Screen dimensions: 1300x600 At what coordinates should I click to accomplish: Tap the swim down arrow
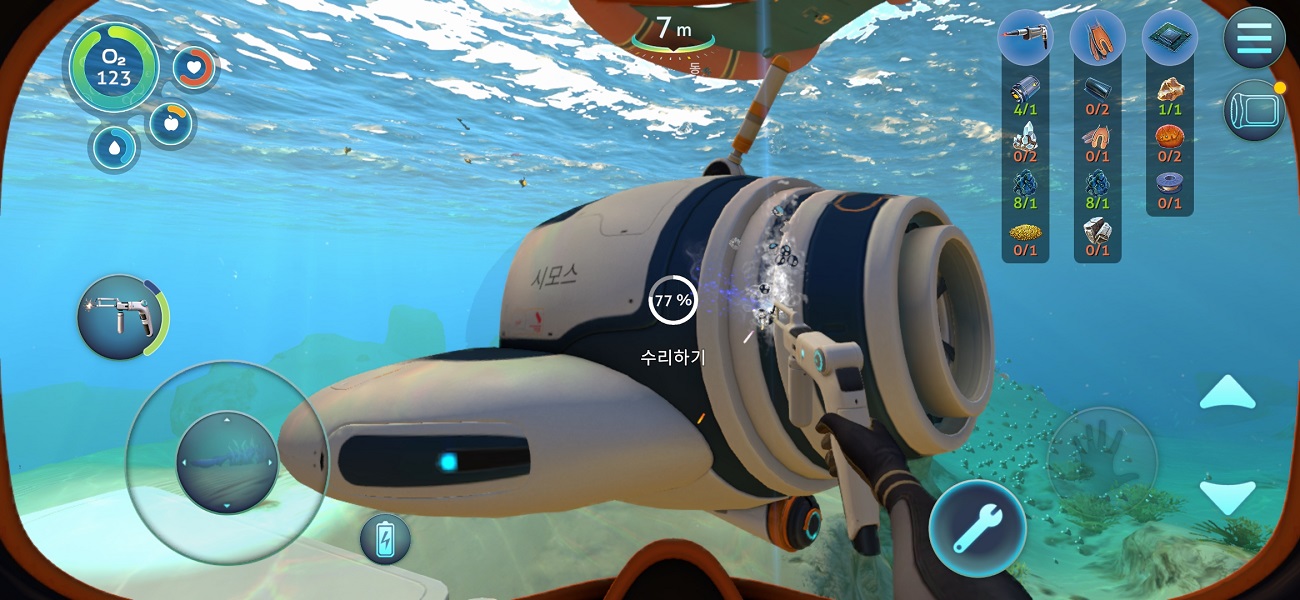pyautogui.click(x=1227, y=497)
